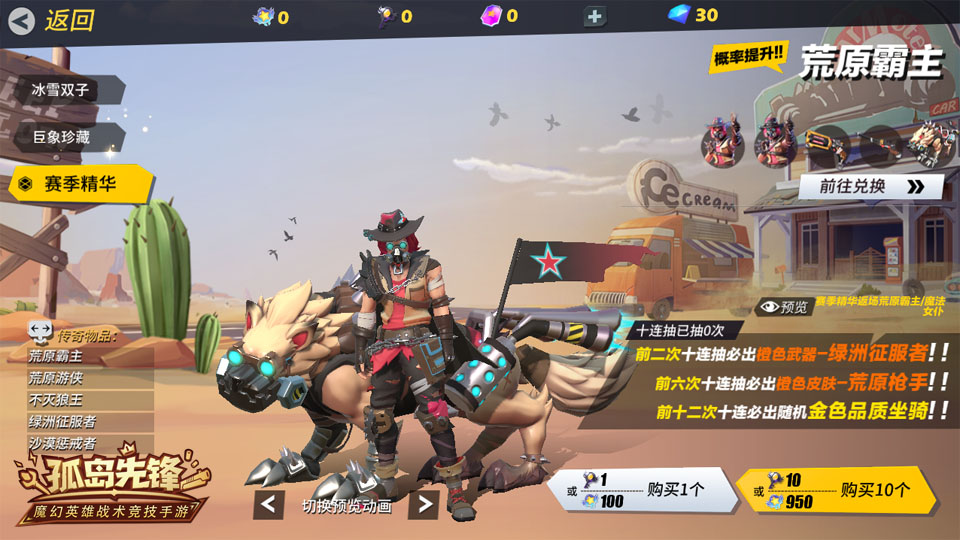Show the next preview animation
The height and width of the screenshot is (540, 960).
click(423, 505)
